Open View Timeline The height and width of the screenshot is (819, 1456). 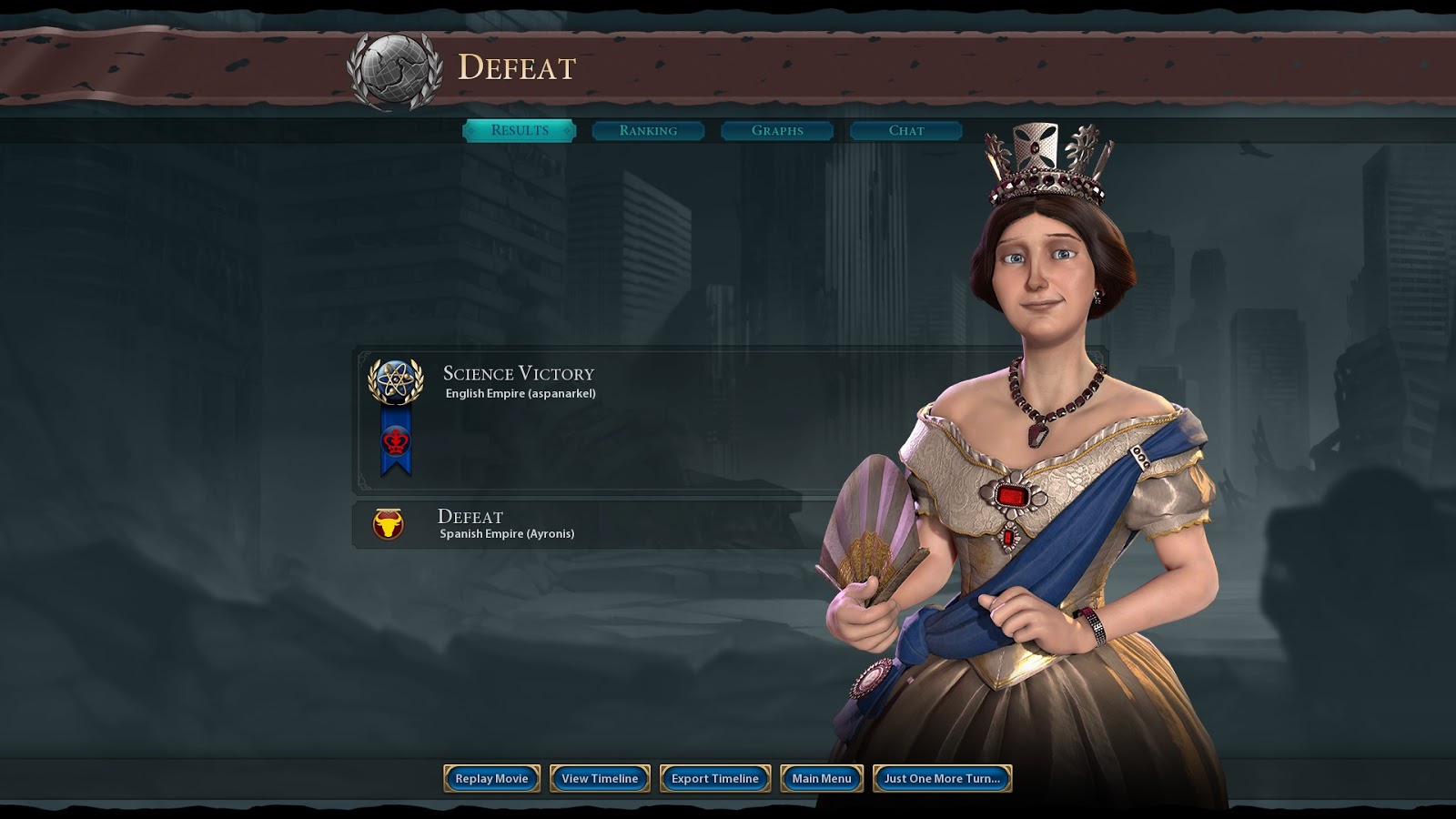[600, 778]
